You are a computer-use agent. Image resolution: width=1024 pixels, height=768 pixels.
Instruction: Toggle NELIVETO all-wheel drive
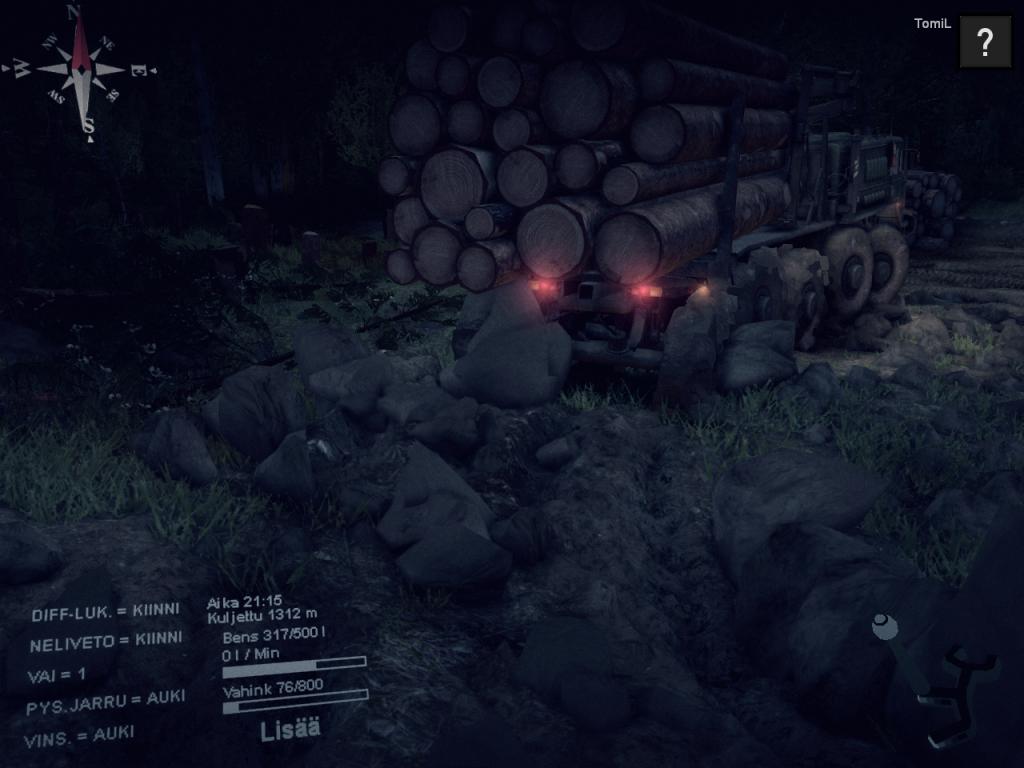click(105, 641)
